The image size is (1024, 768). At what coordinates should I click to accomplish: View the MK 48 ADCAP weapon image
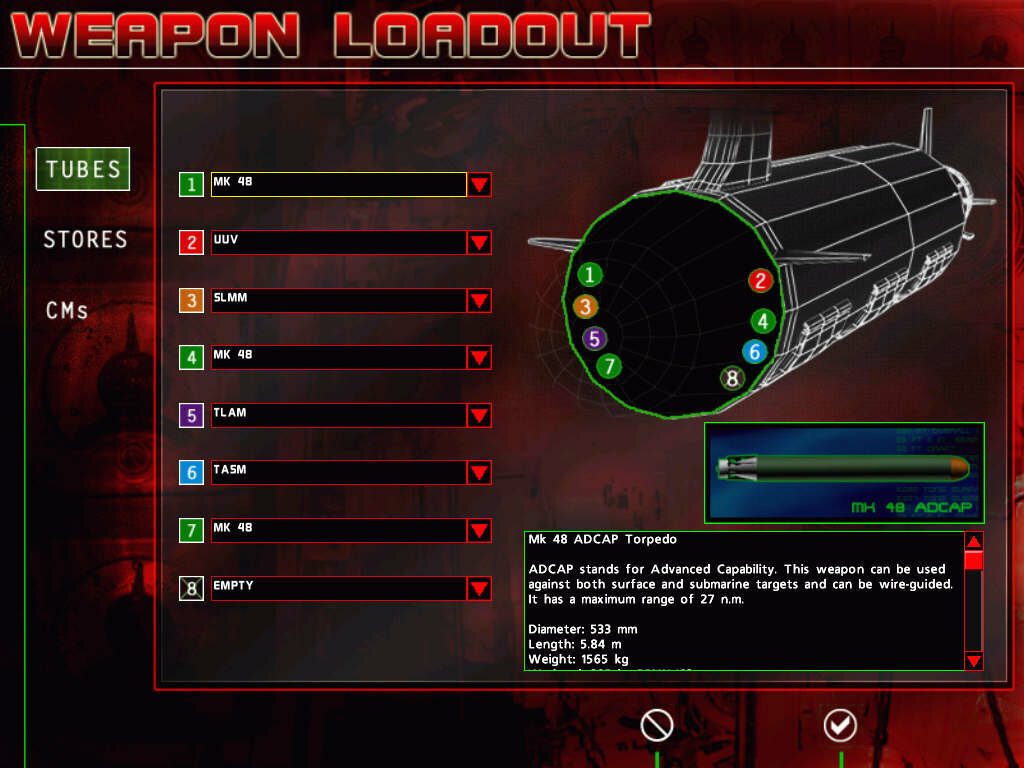(845, 472)
